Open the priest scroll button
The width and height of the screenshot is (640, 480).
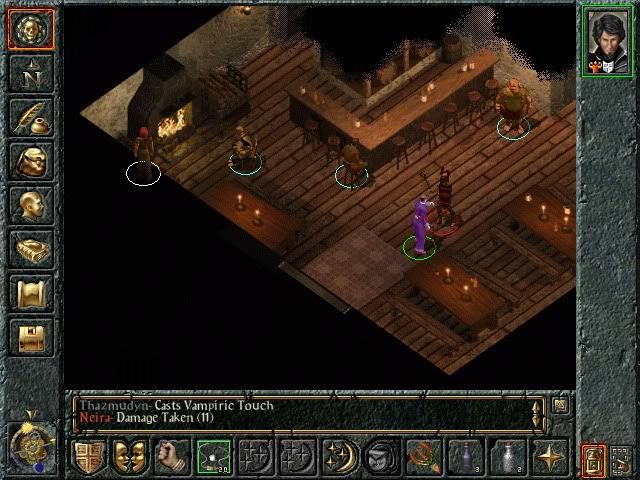[30, 293]
